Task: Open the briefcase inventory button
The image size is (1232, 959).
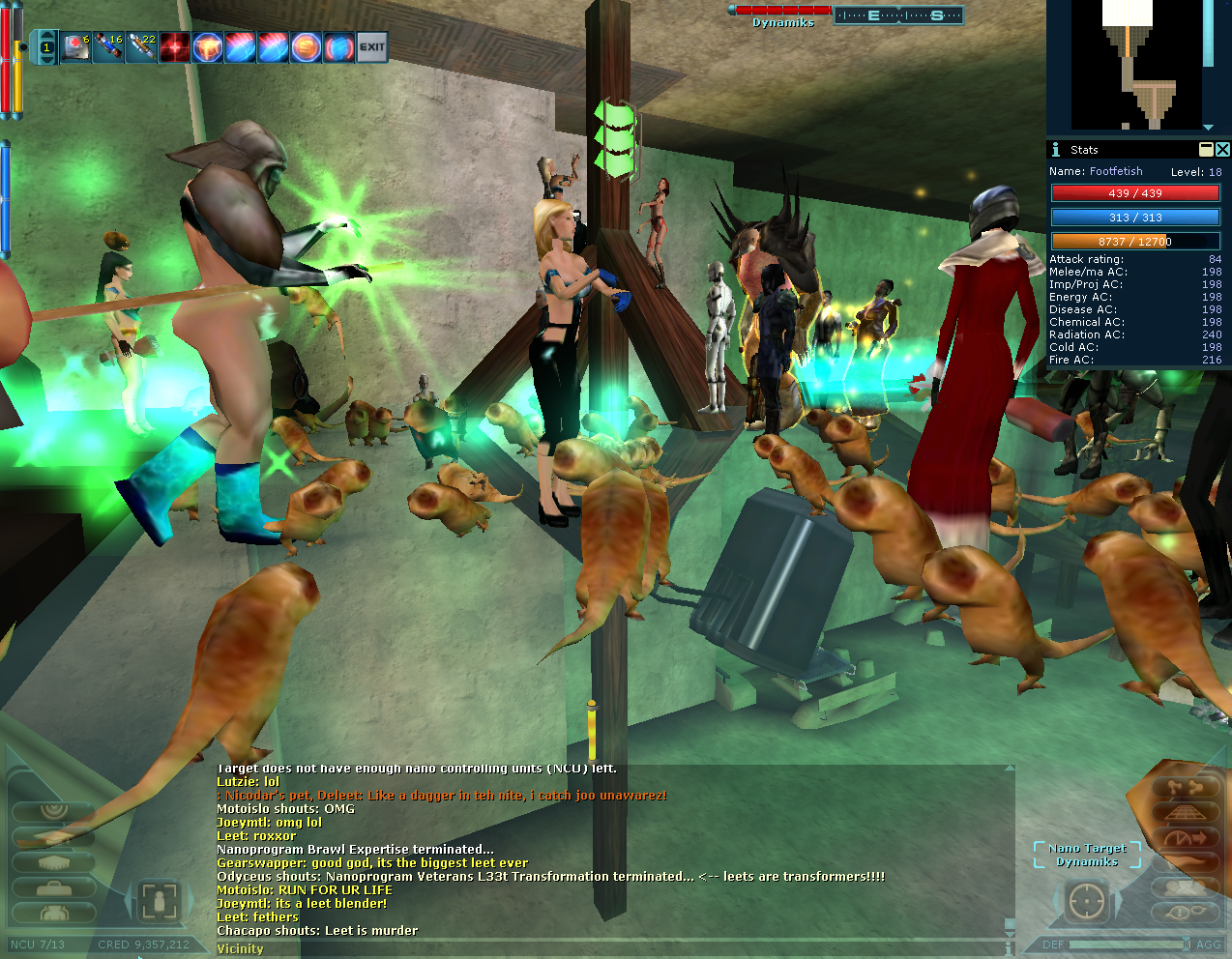Action: point(52,887)
